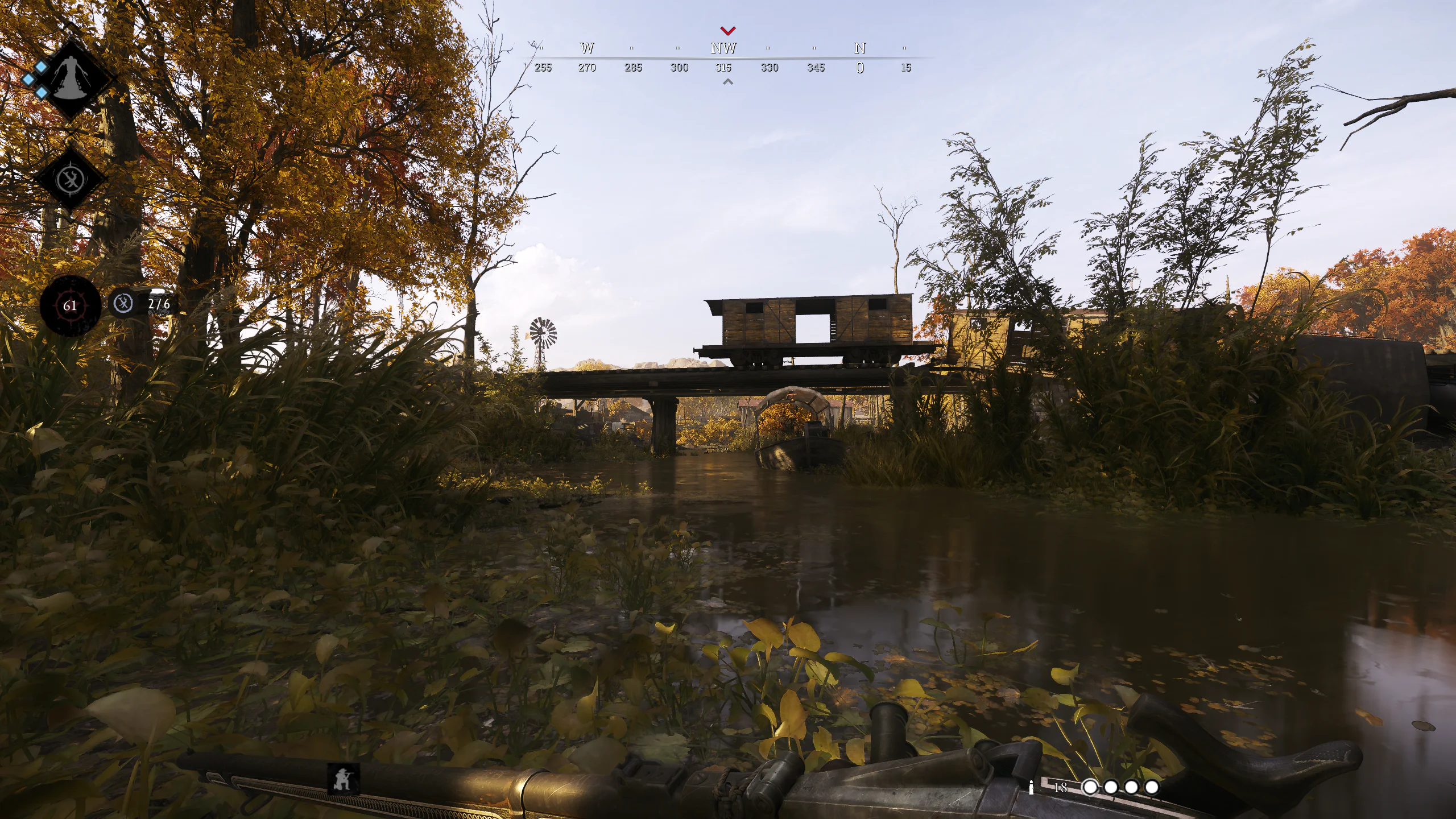Click the gray chevron below heading 315

click(x=726, y=82)
